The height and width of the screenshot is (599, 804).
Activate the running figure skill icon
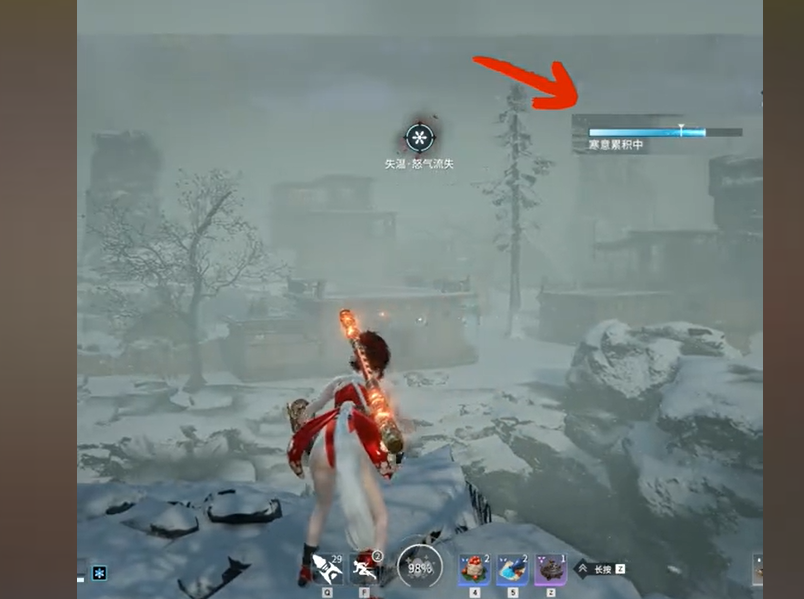pos(366,568)
